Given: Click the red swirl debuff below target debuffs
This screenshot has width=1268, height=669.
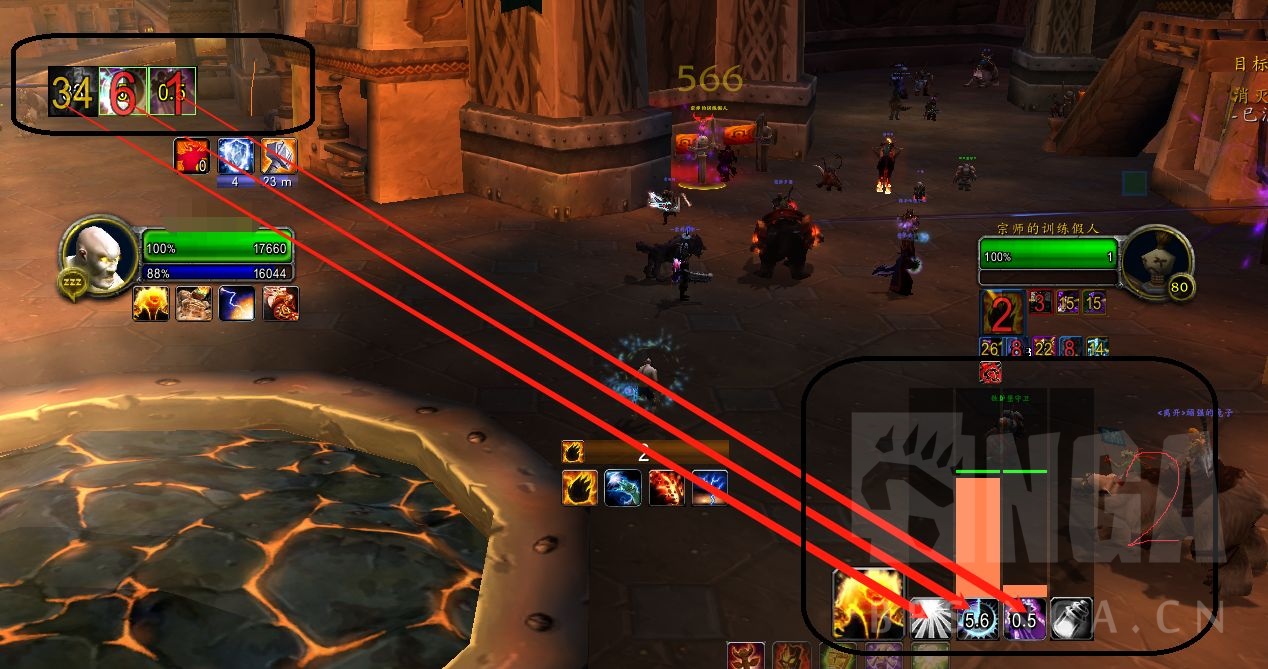Looking at the screenshot, I should [x=990, y=372].
